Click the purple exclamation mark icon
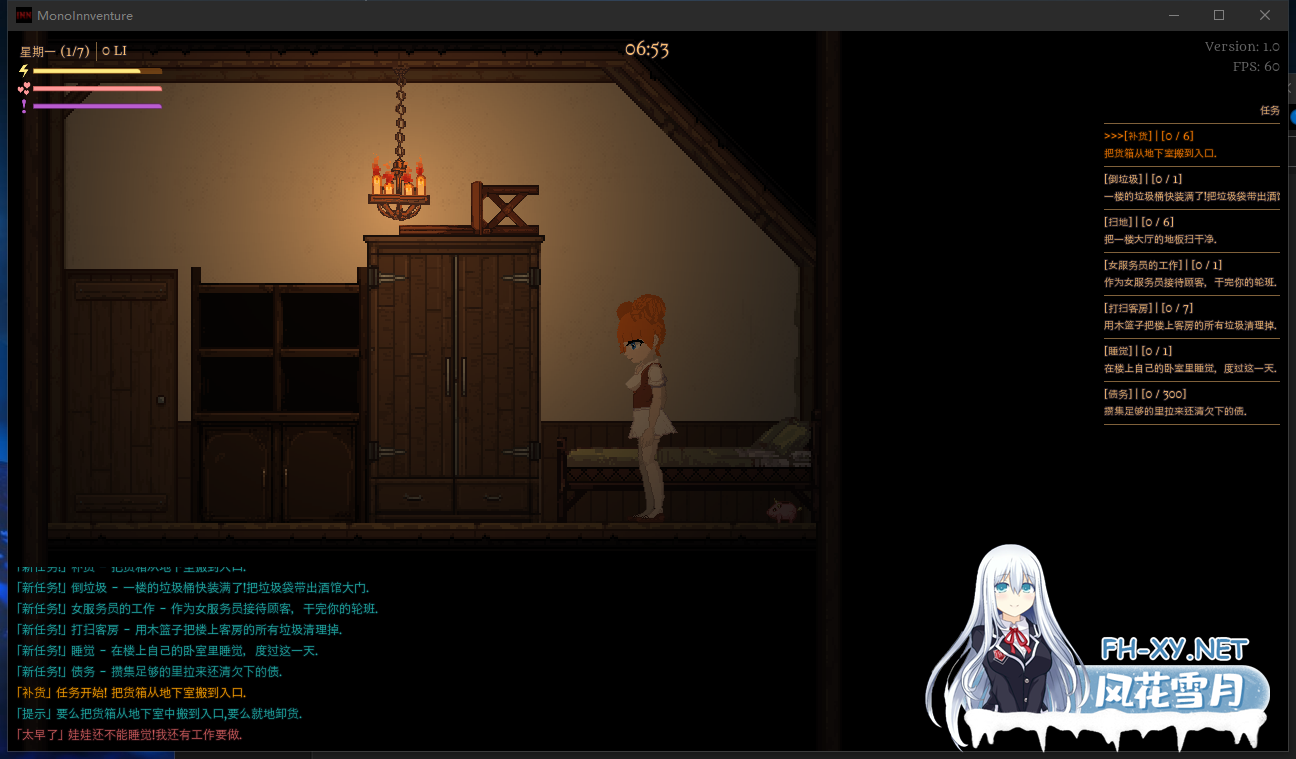This screenshot has width=1296, height=759. 24,105
